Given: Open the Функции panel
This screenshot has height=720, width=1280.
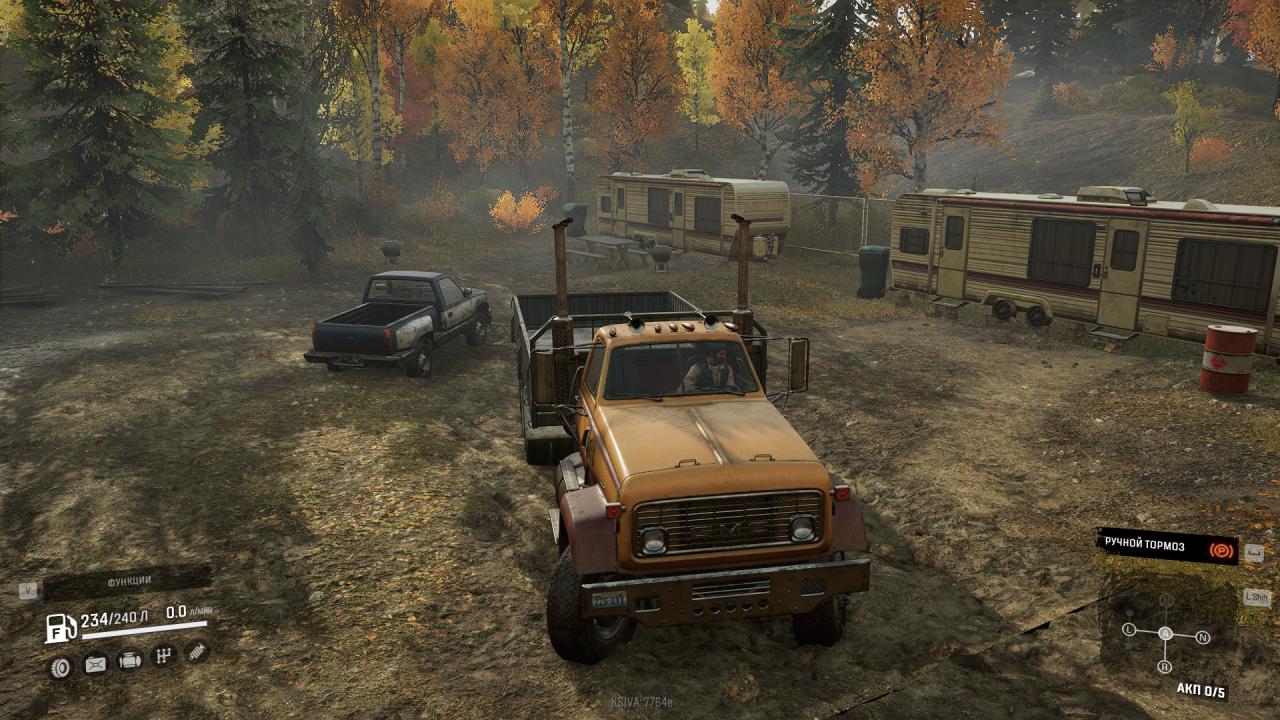Looking at the screenshot, I should [128, 581].
